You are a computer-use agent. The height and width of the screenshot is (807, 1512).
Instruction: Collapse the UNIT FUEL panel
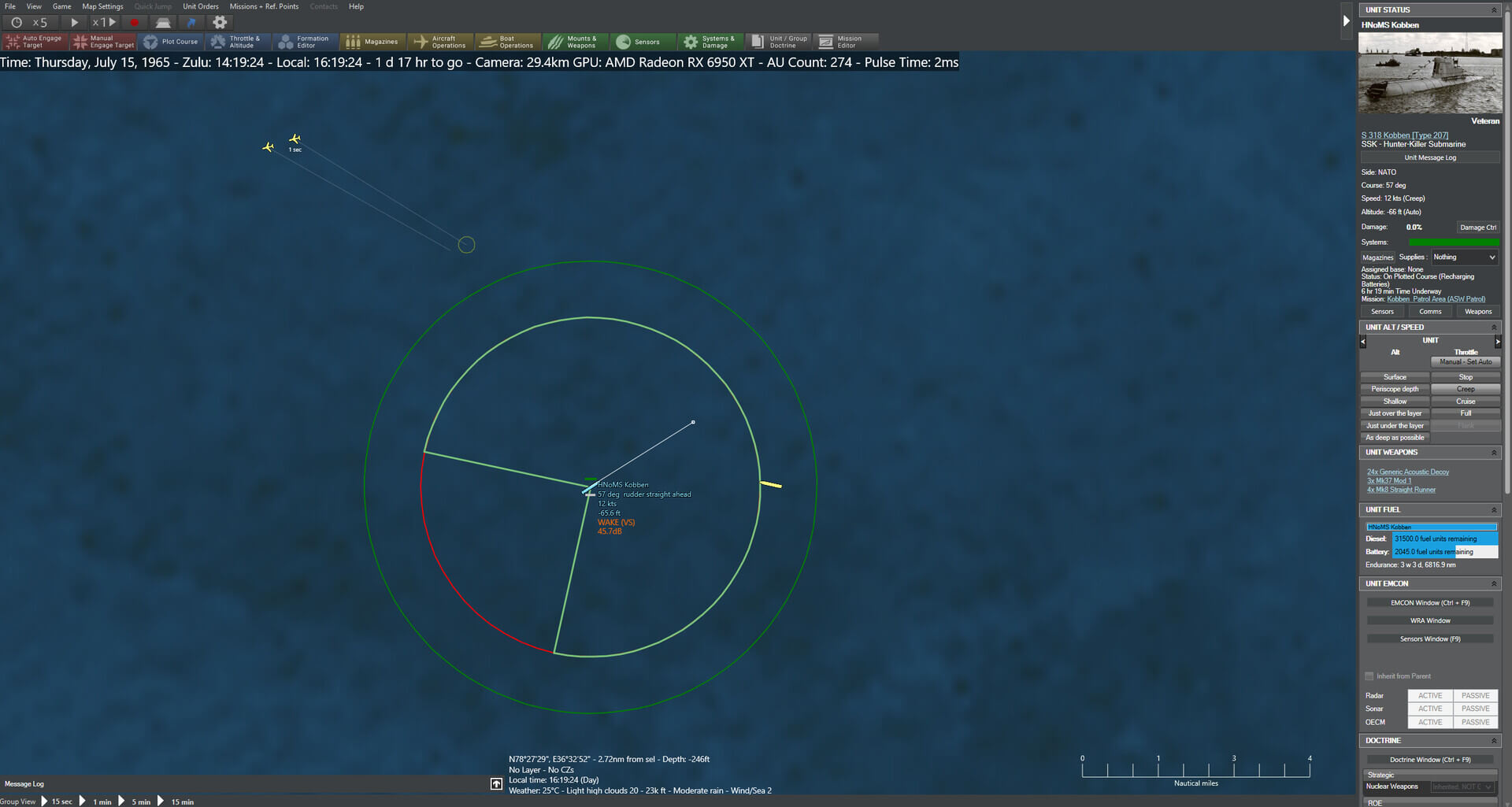(x=1495, y=509)
